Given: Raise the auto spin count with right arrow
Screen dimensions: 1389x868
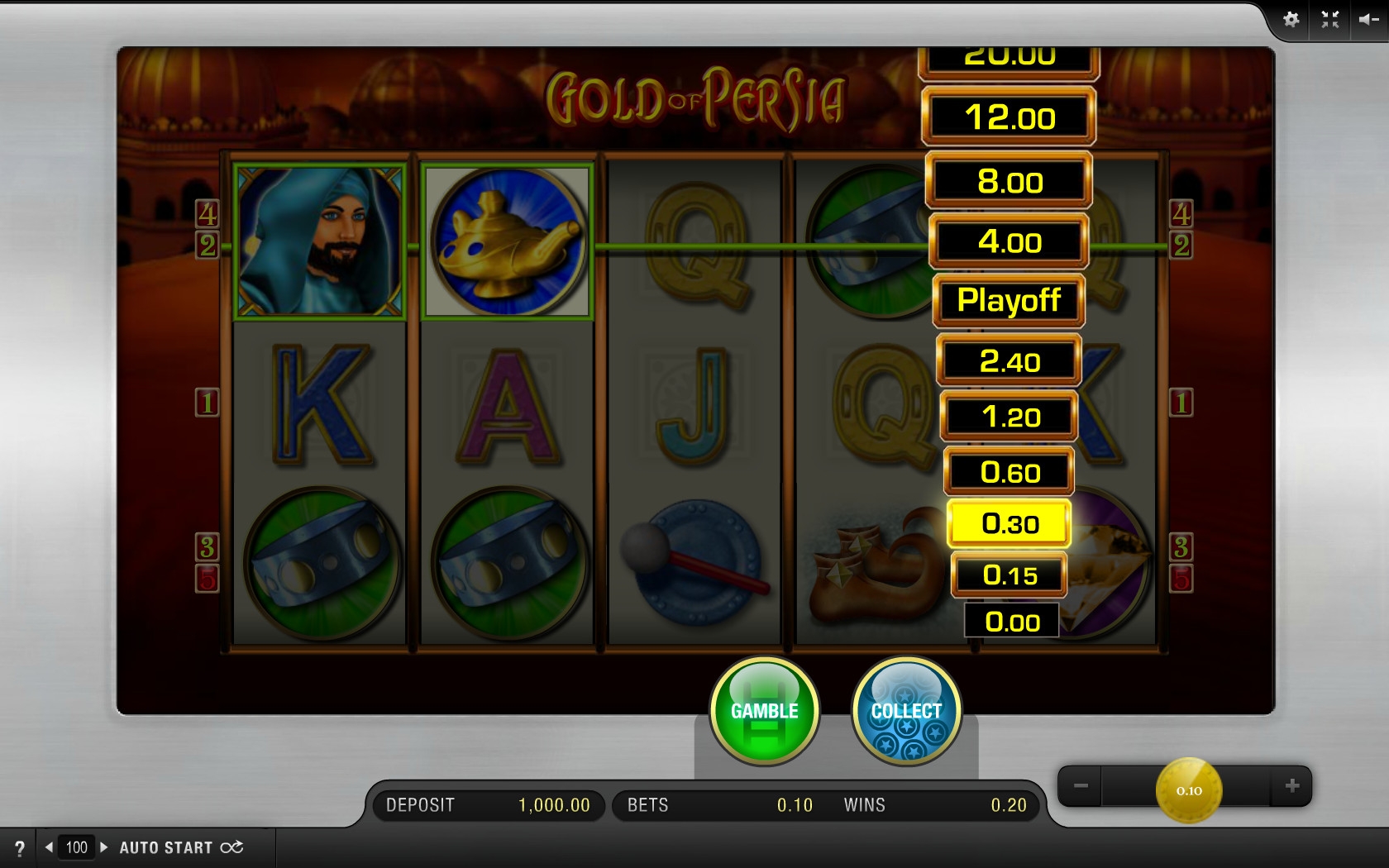Looking at the screenshot, I should [103, 847].
